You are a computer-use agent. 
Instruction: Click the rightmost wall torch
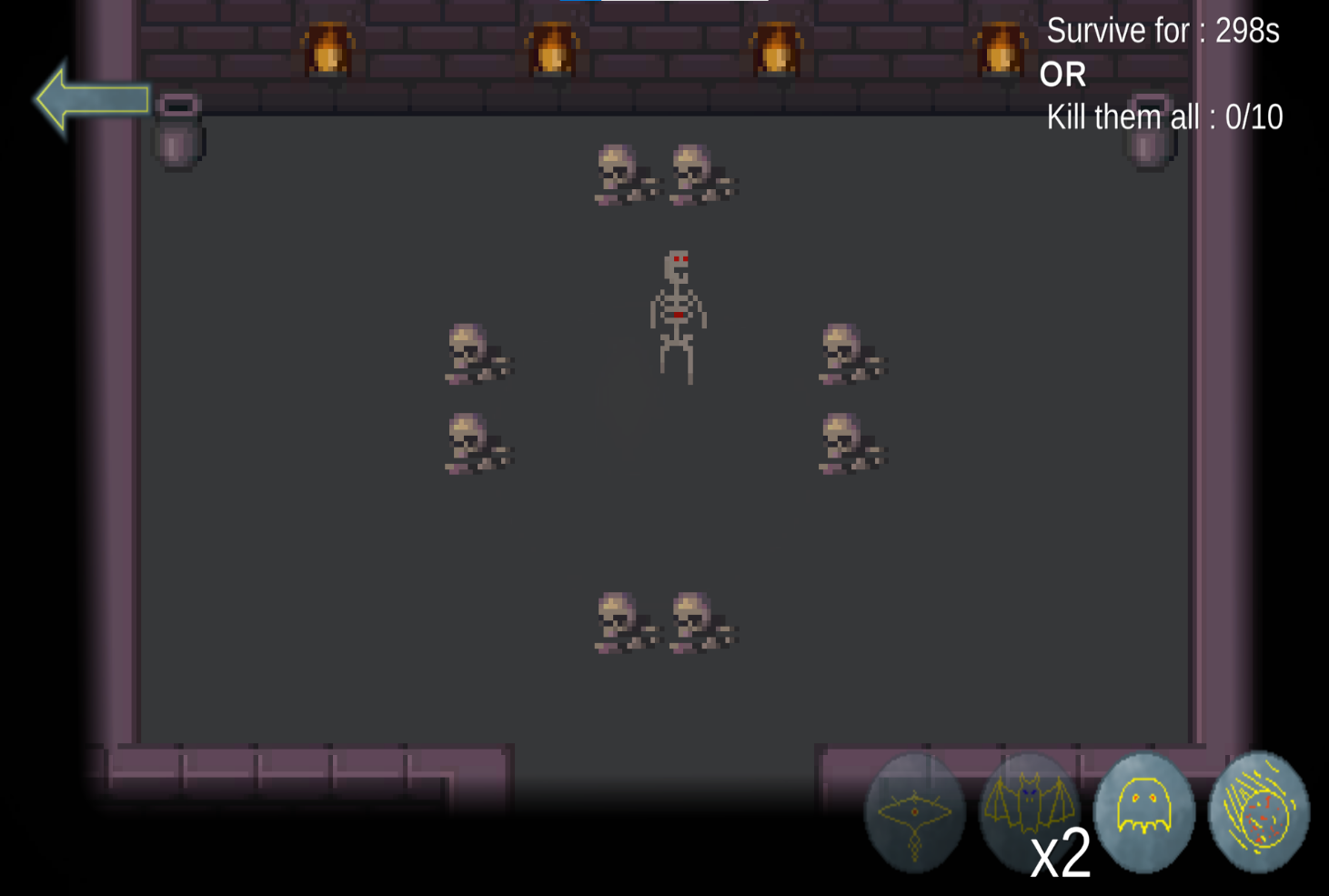coord(1002,50)
